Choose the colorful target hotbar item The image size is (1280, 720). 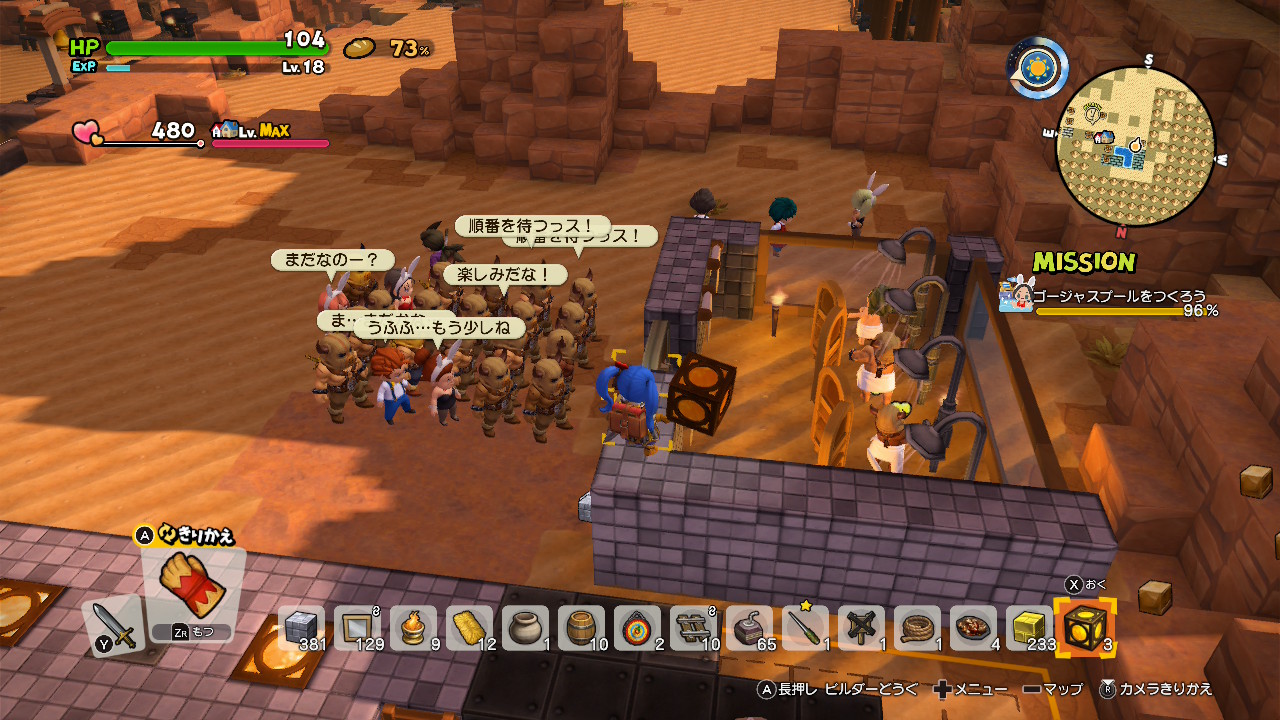637,629
